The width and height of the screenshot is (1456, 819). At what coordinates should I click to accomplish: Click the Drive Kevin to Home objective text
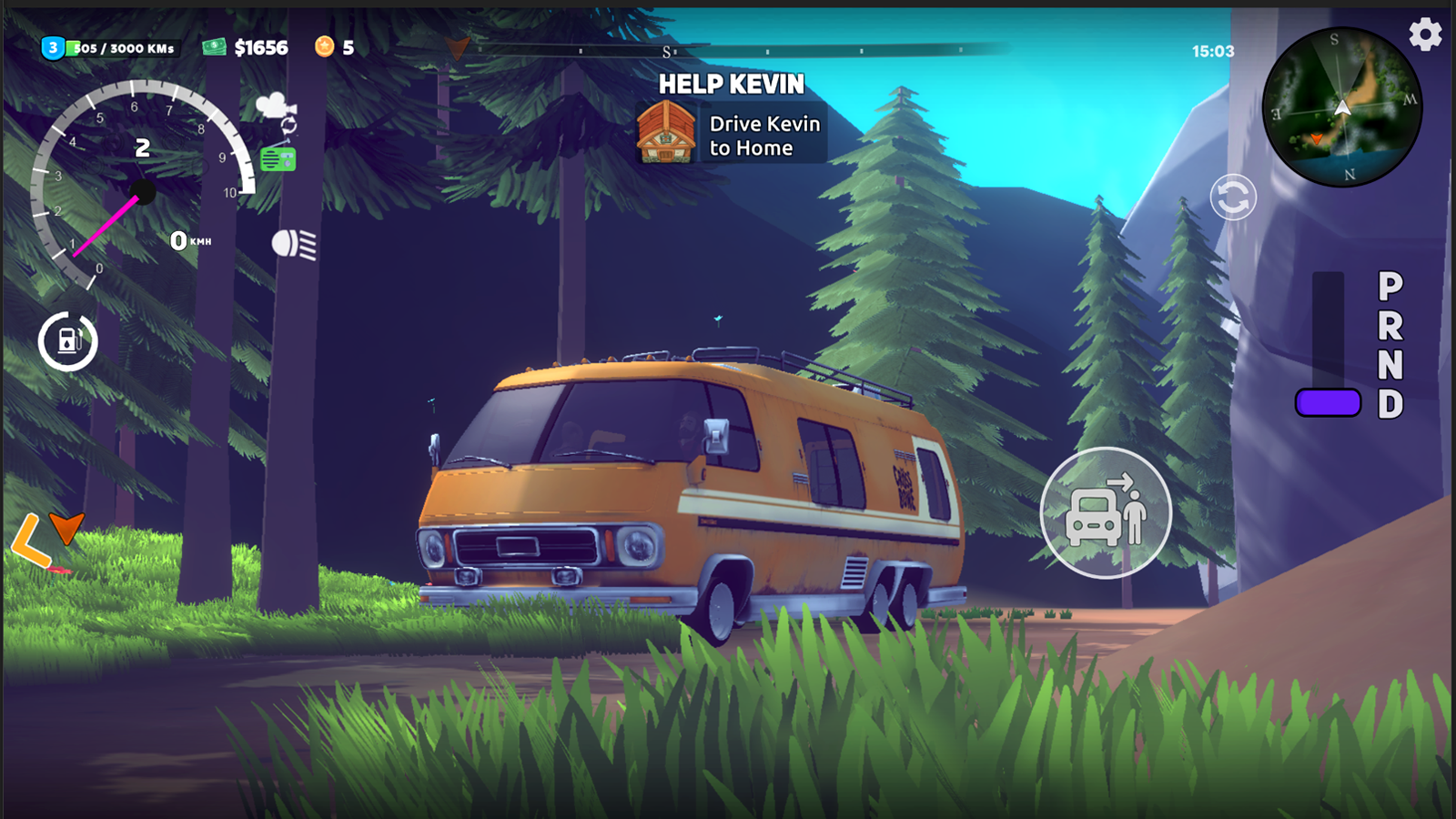pos(764,135)
